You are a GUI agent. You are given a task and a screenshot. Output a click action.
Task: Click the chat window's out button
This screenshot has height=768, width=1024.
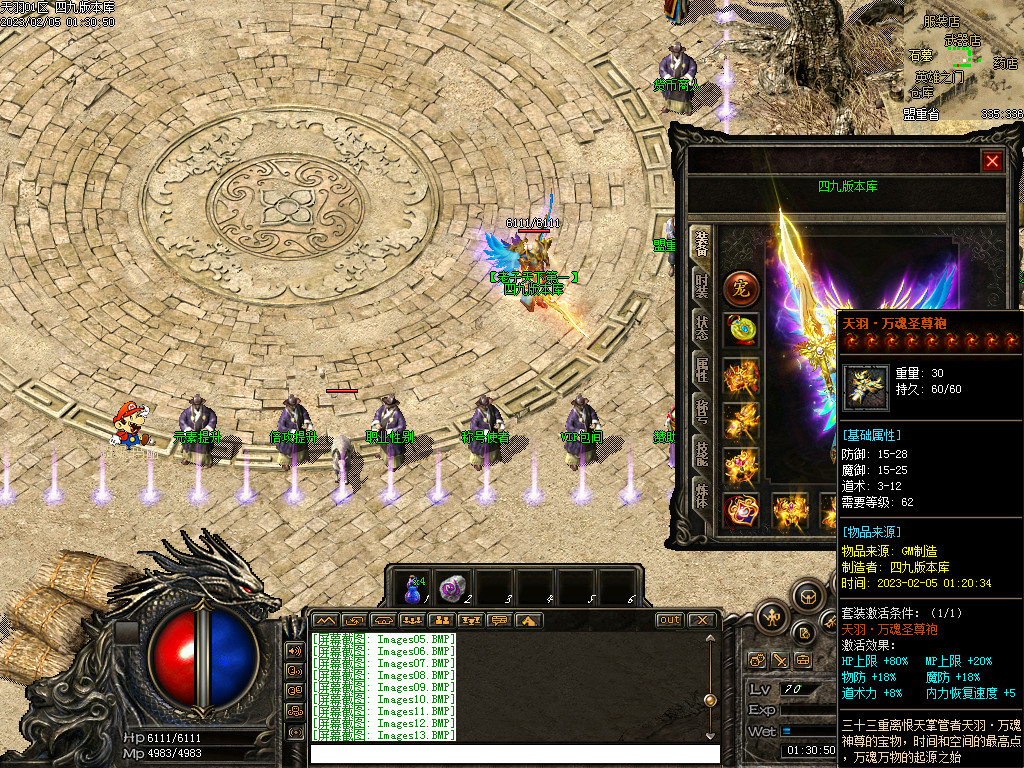[669, 620]
